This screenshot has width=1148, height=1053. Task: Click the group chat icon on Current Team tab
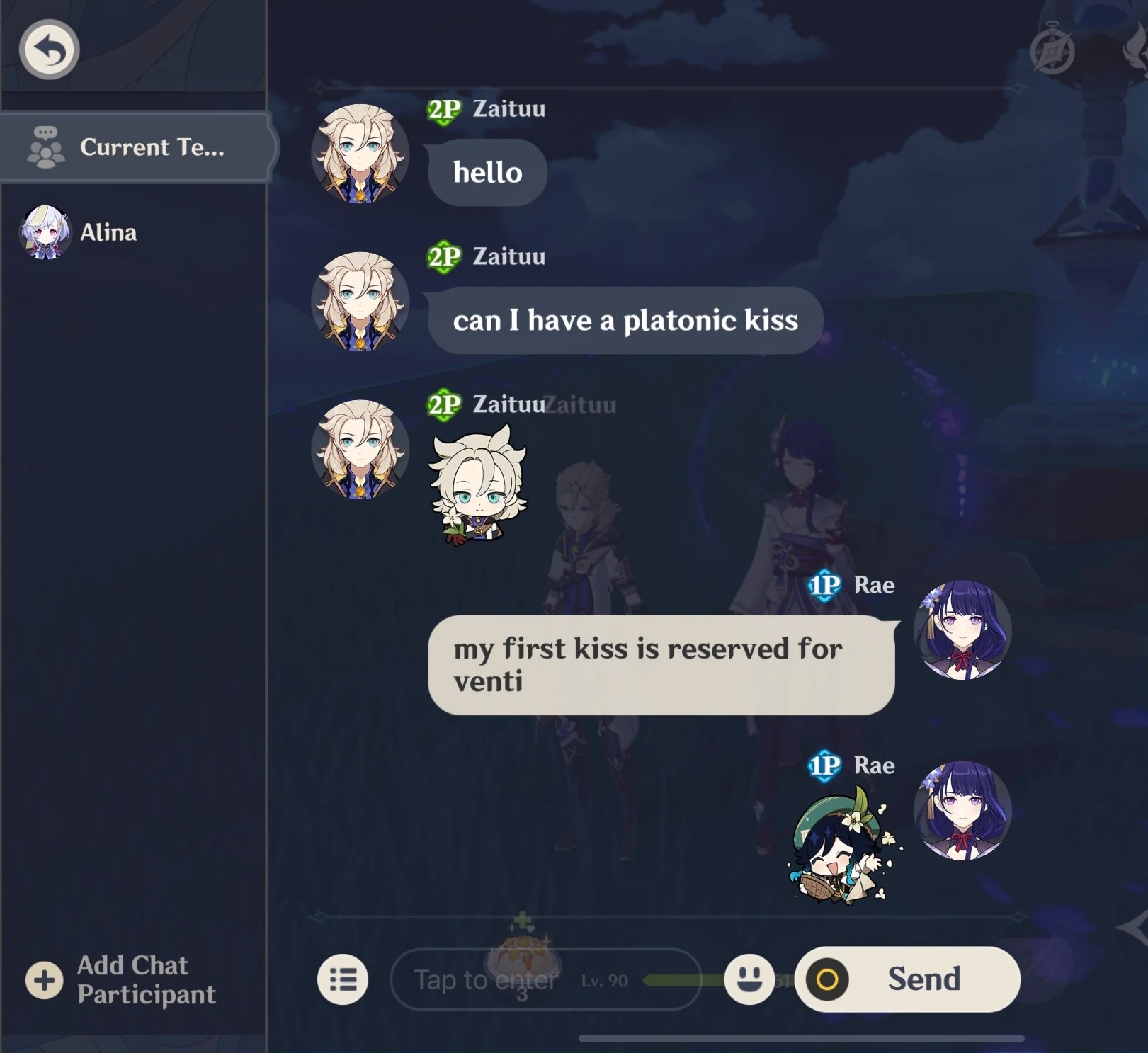click(45, 147)
